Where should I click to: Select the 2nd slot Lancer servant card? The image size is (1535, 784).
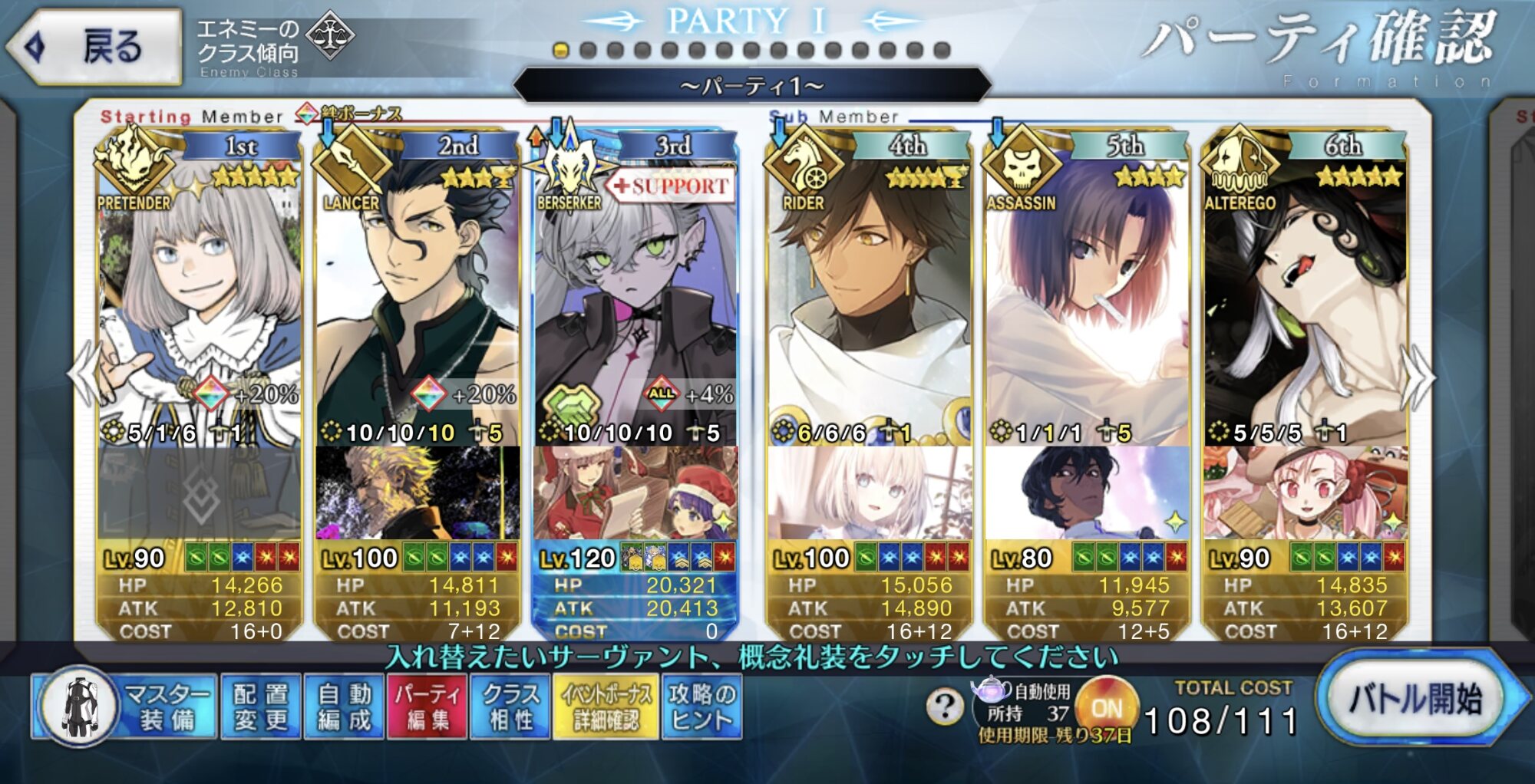tap(417, 307)
